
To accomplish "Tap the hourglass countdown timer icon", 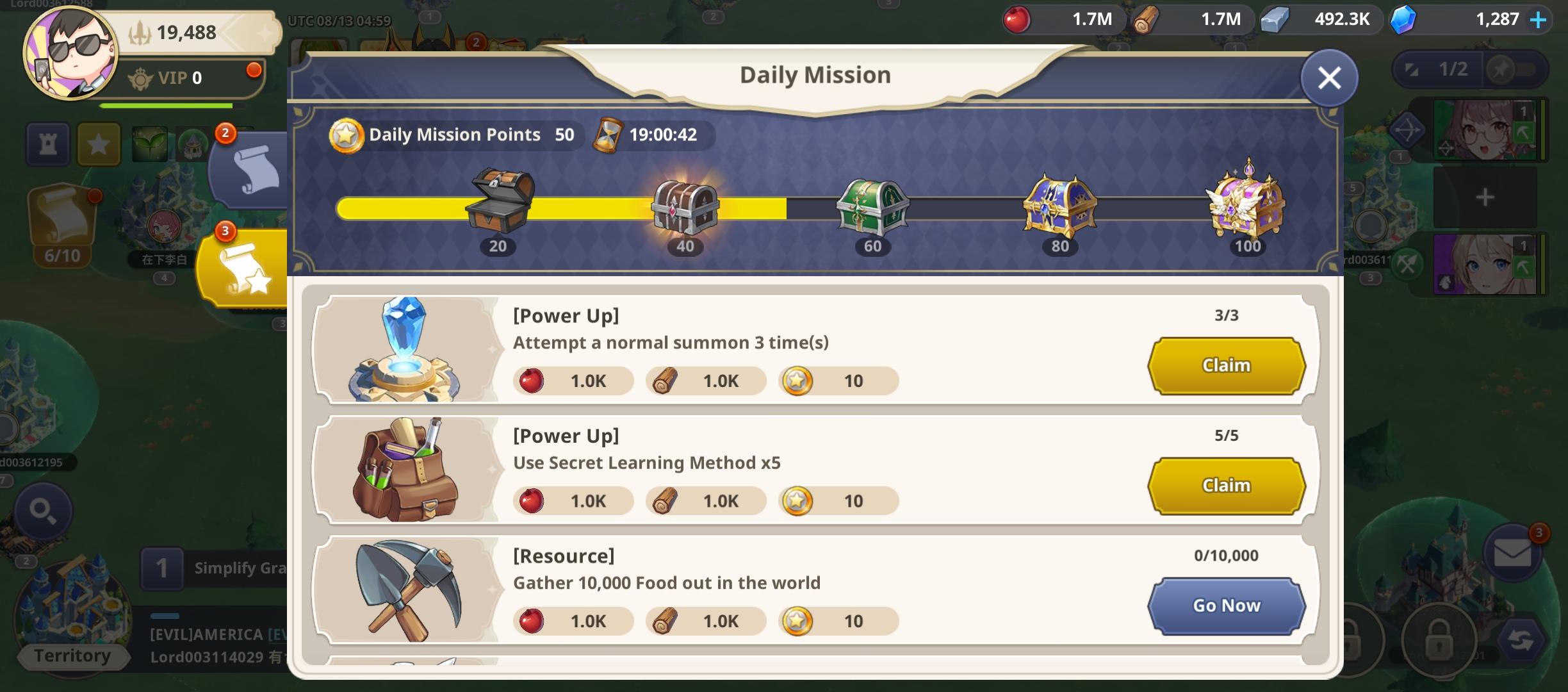I will click(x=607, y=135).
